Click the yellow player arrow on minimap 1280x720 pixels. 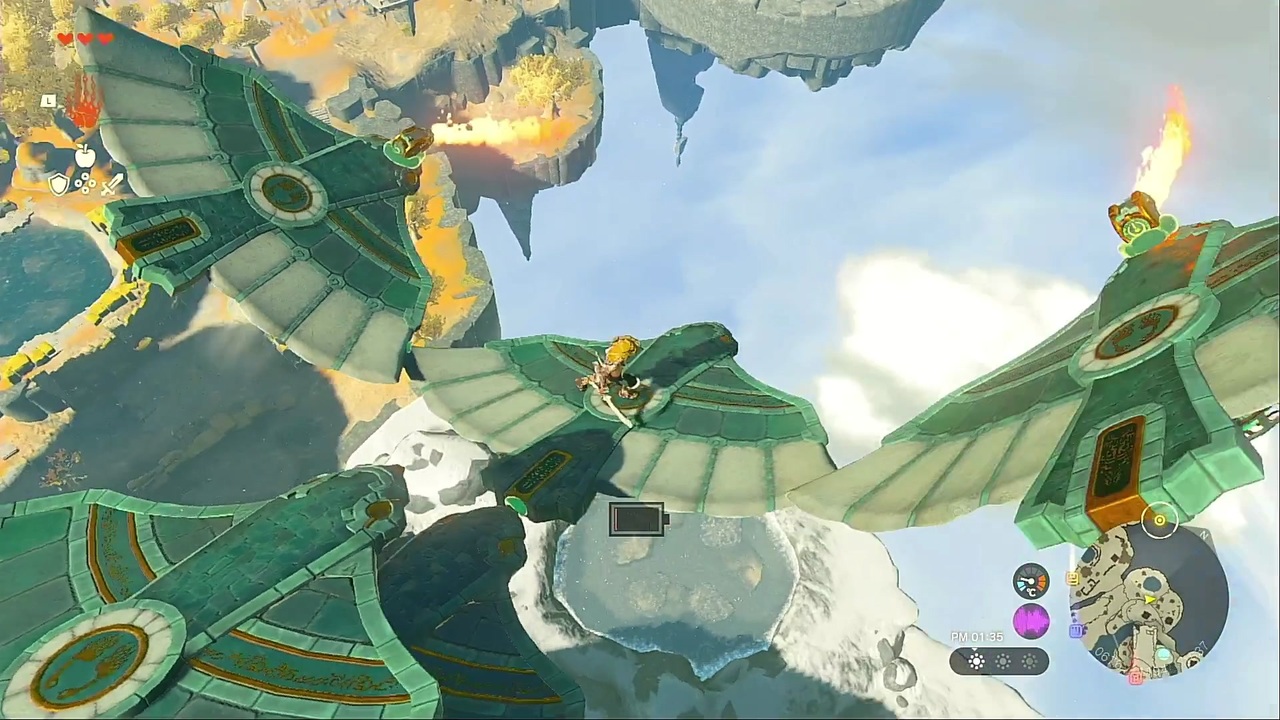(1152, 599)
